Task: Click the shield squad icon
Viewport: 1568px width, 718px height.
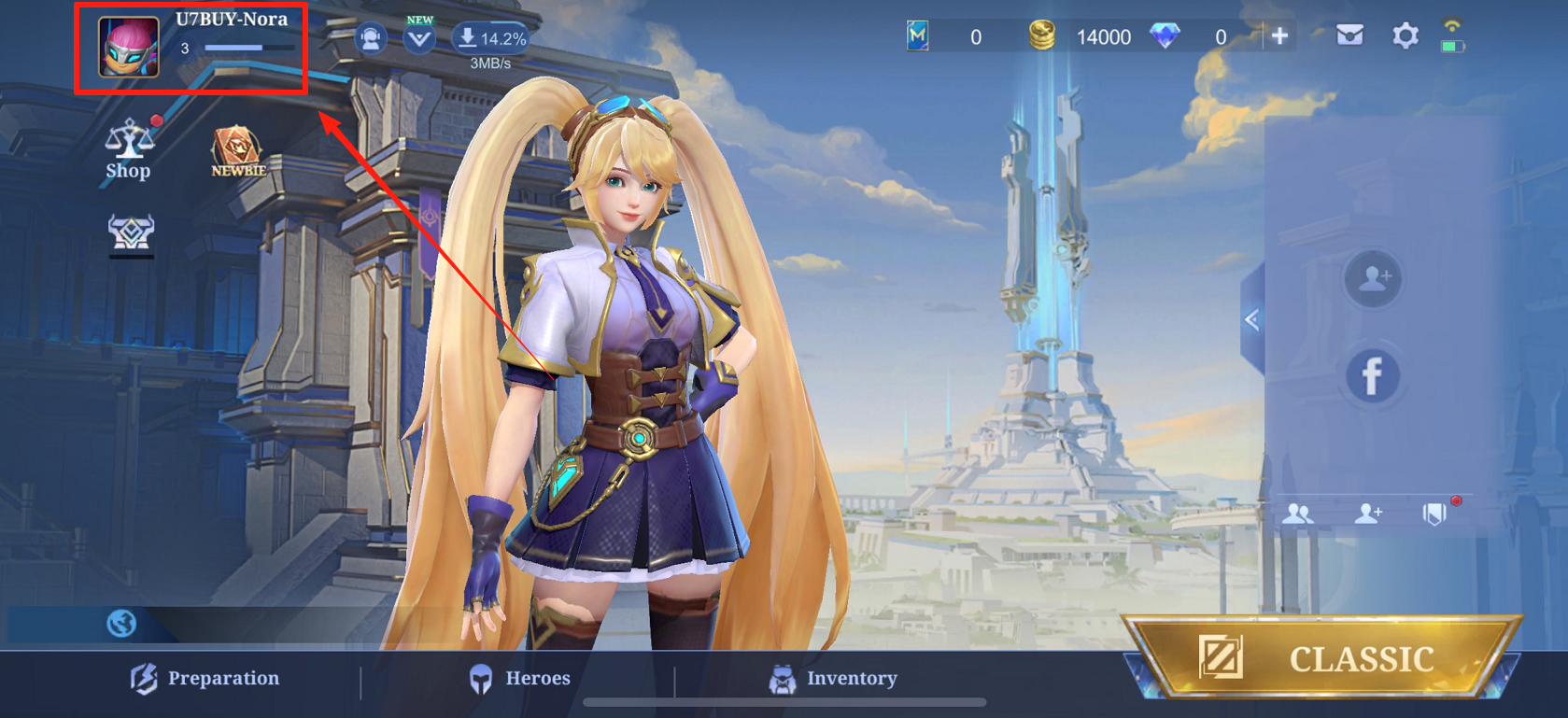Action: [x=1434, y=514]
